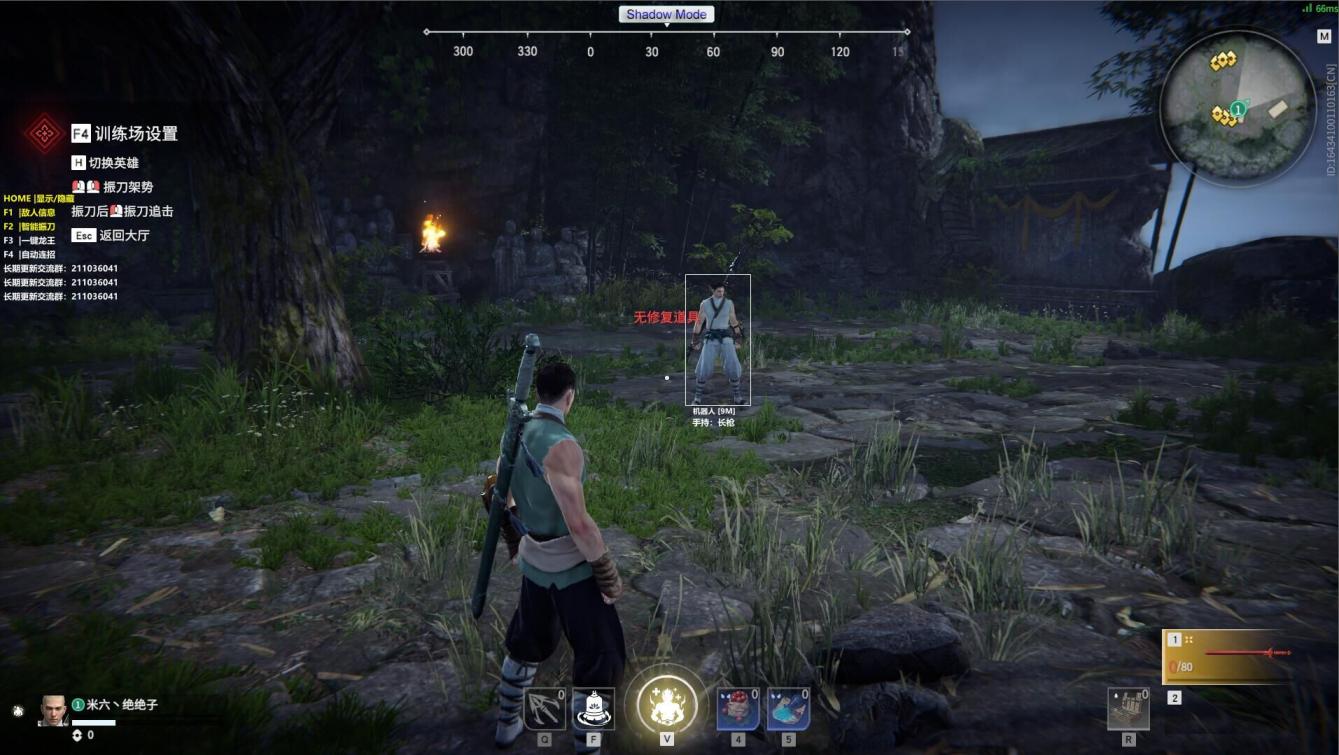Click the Shadow Mode label at top

(x=666, y=14)
